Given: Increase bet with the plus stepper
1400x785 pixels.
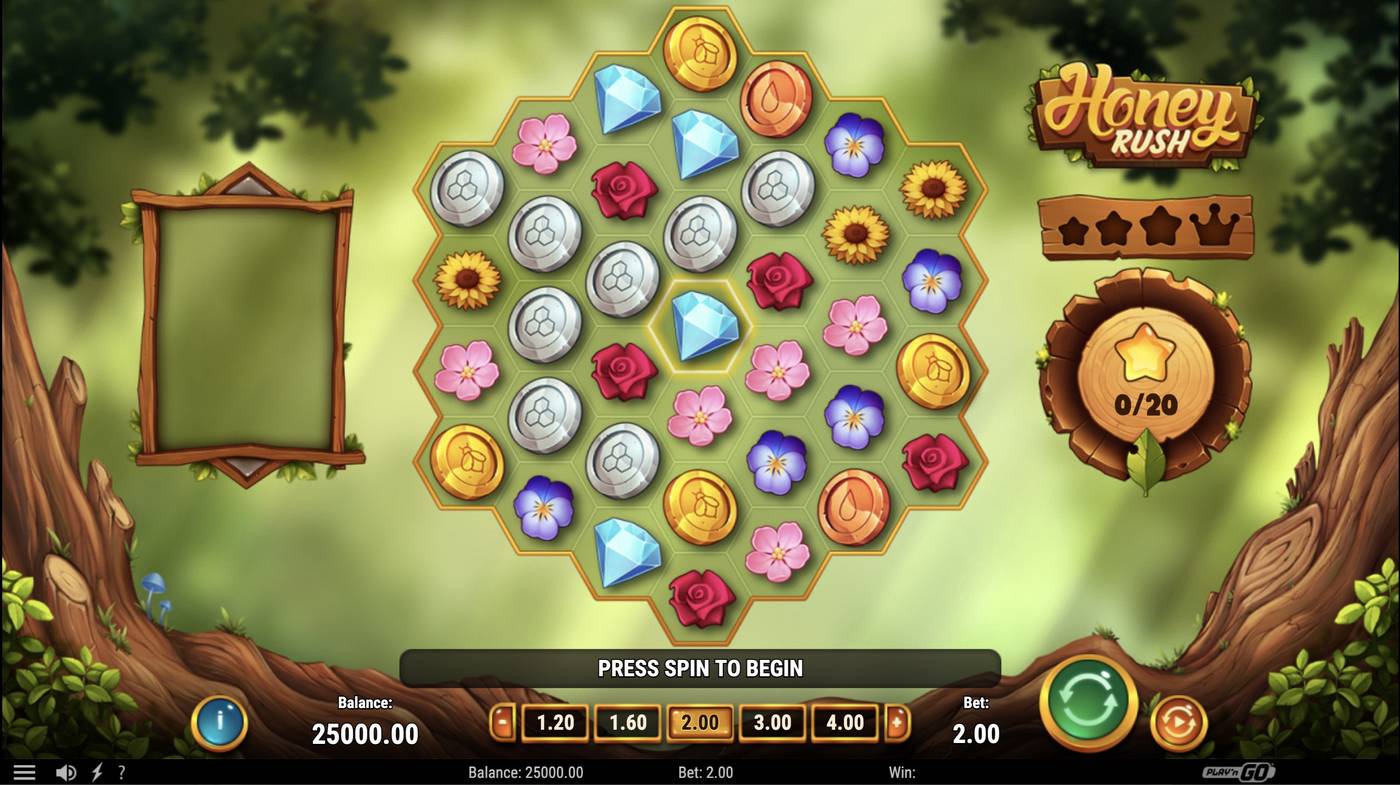Looking at the screenshot, I should pos(898,721).
